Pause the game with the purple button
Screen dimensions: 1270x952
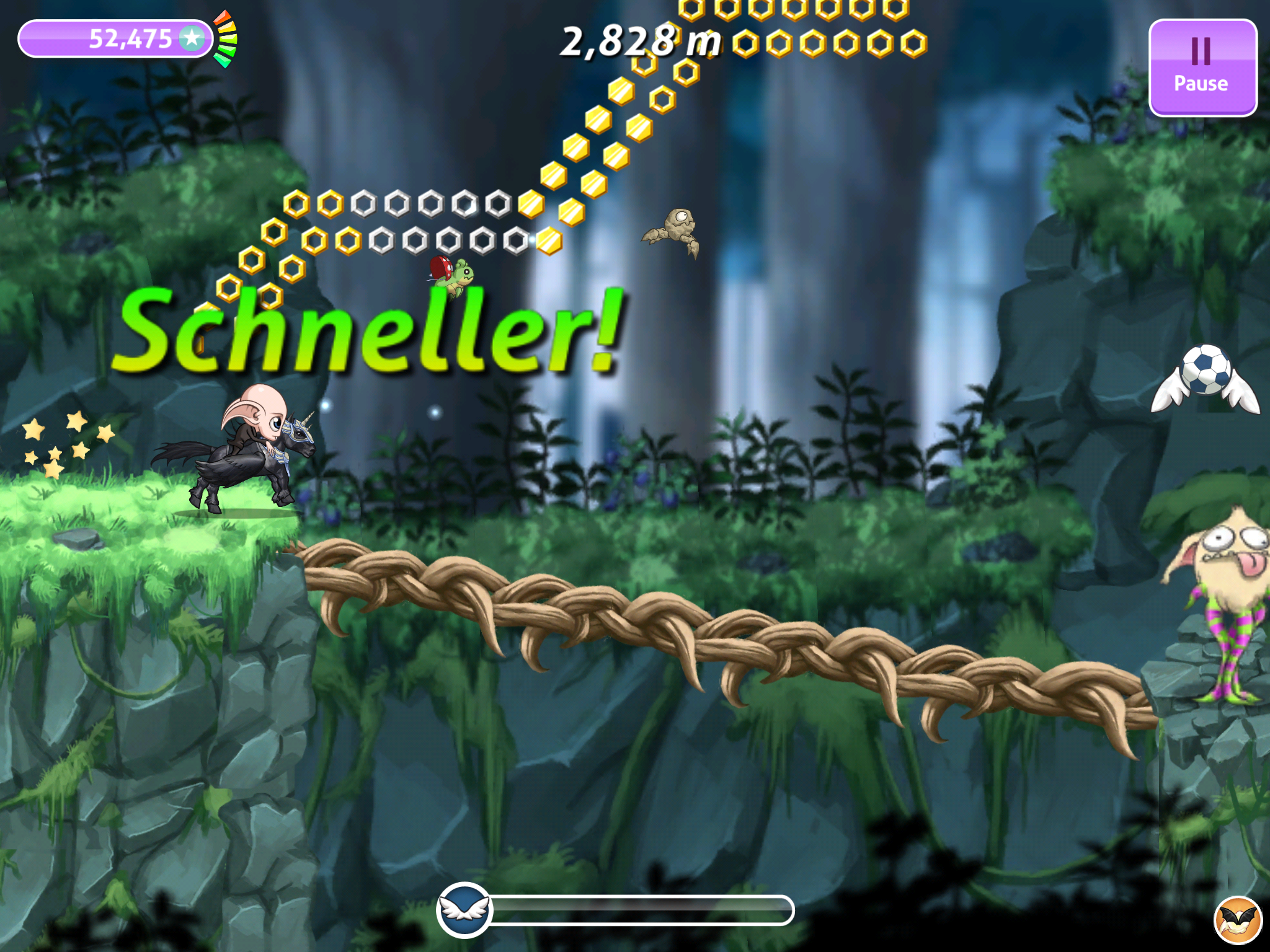point(1202,67)
